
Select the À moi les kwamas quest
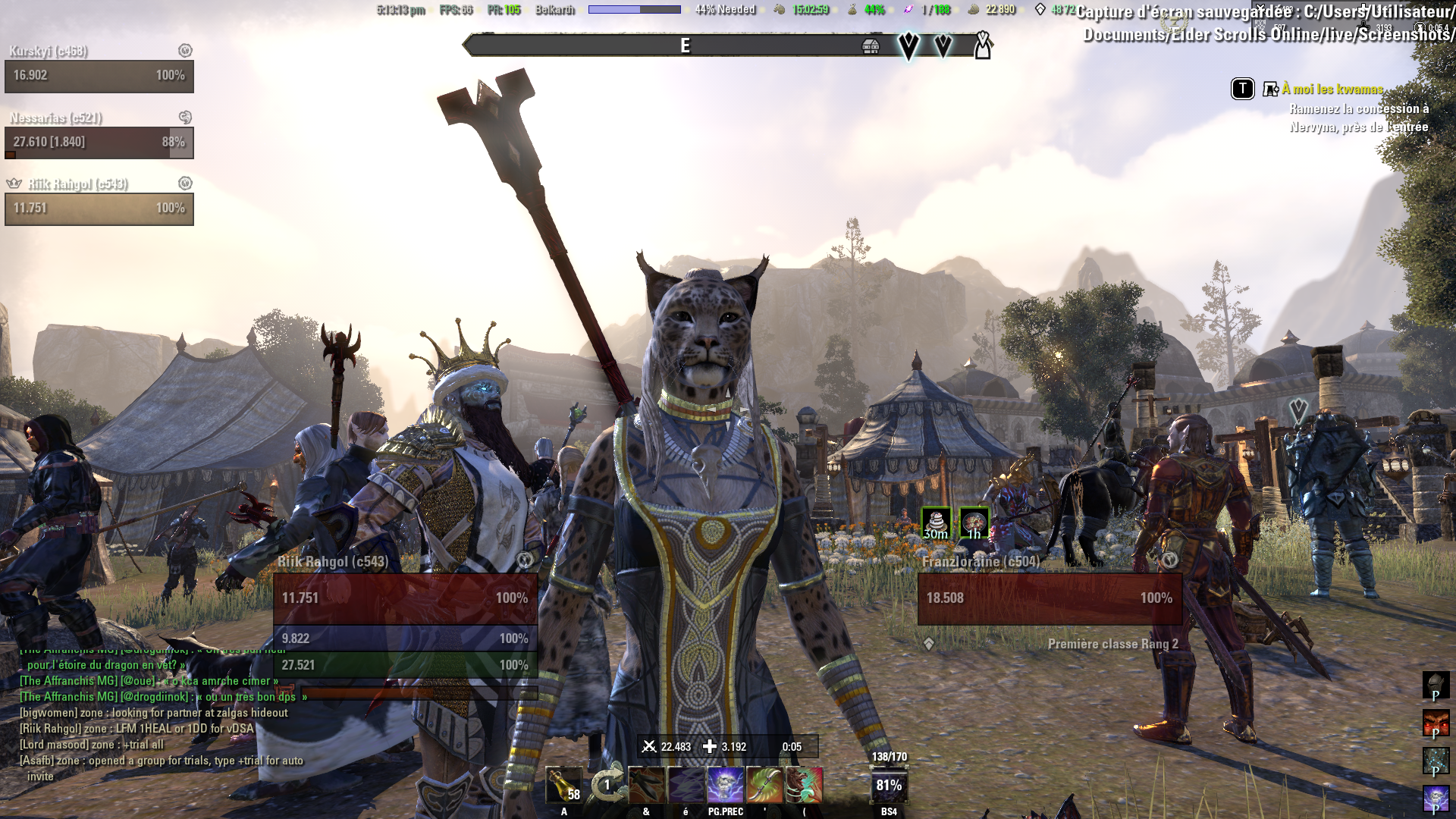point(1332,89)
